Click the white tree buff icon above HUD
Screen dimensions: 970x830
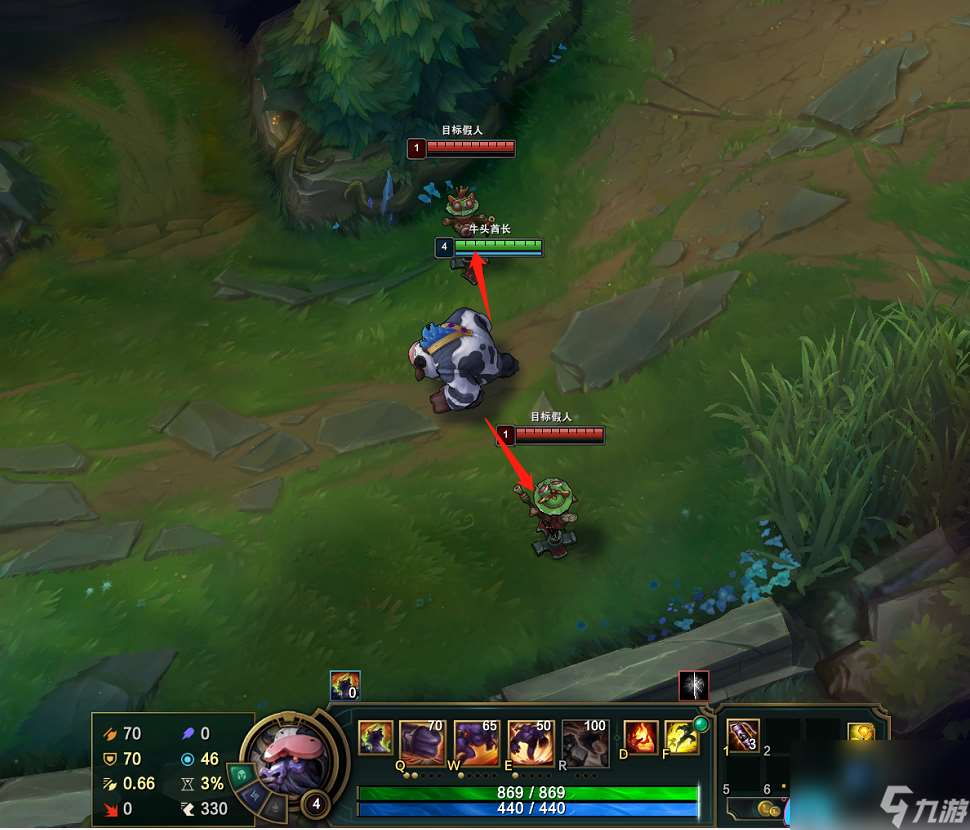694,685
